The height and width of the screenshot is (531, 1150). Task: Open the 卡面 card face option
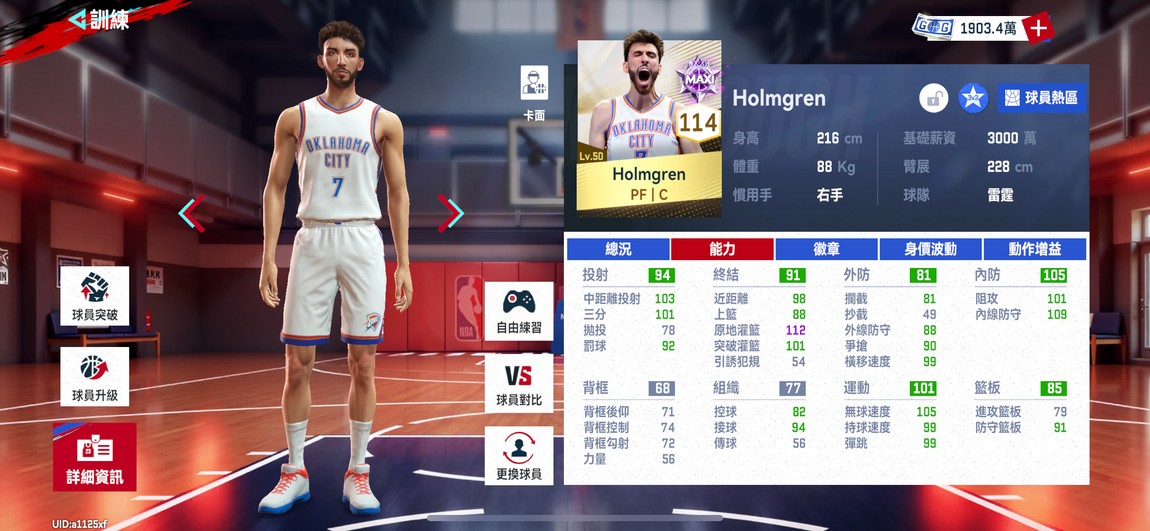coord(534,90)
